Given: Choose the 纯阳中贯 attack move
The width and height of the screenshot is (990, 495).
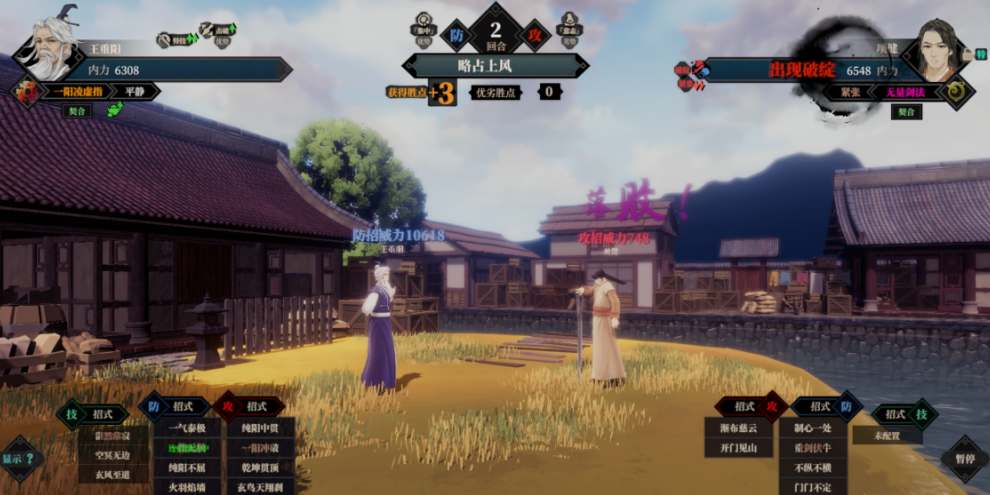Looking at the screenshot, I should pos(259,428).
